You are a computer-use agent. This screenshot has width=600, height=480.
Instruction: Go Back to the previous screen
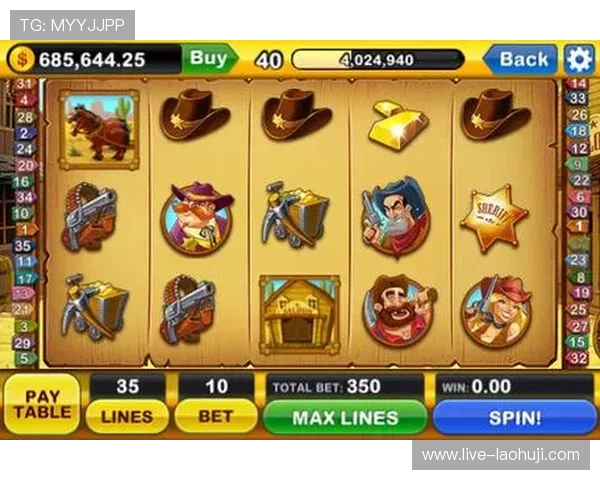click(522, 59)
